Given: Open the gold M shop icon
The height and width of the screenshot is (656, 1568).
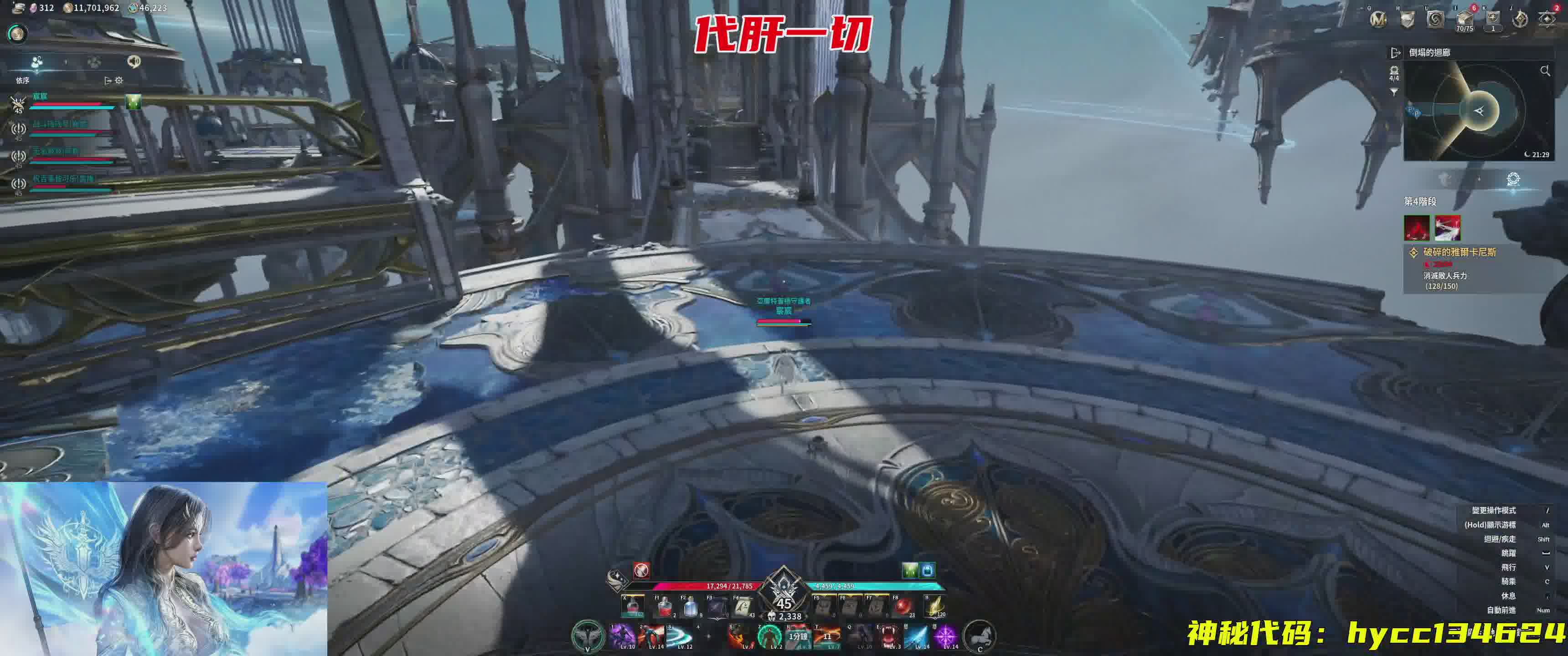Looking at the screenshot, I should (1378, 20).
